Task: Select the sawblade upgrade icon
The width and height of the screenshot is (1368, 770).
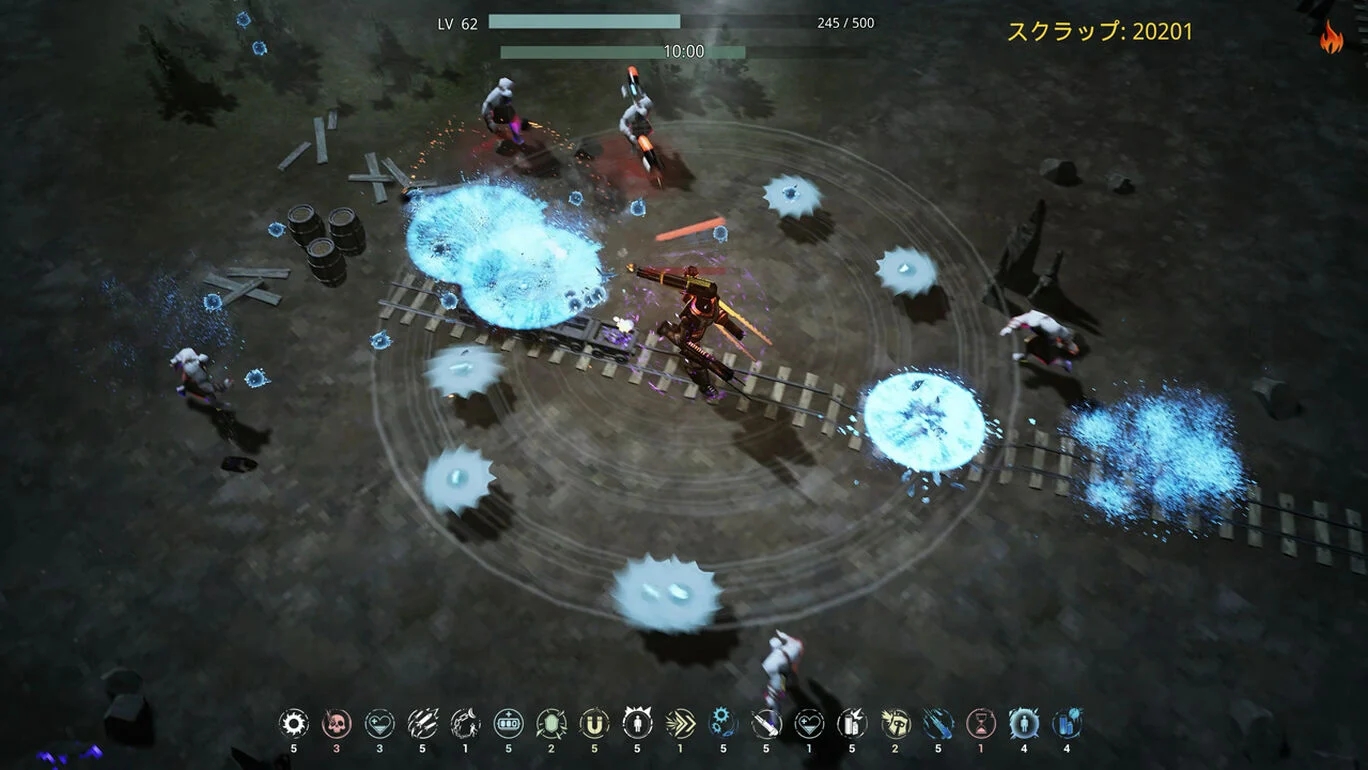Action: pyautogui.click(x=293, y=723)
